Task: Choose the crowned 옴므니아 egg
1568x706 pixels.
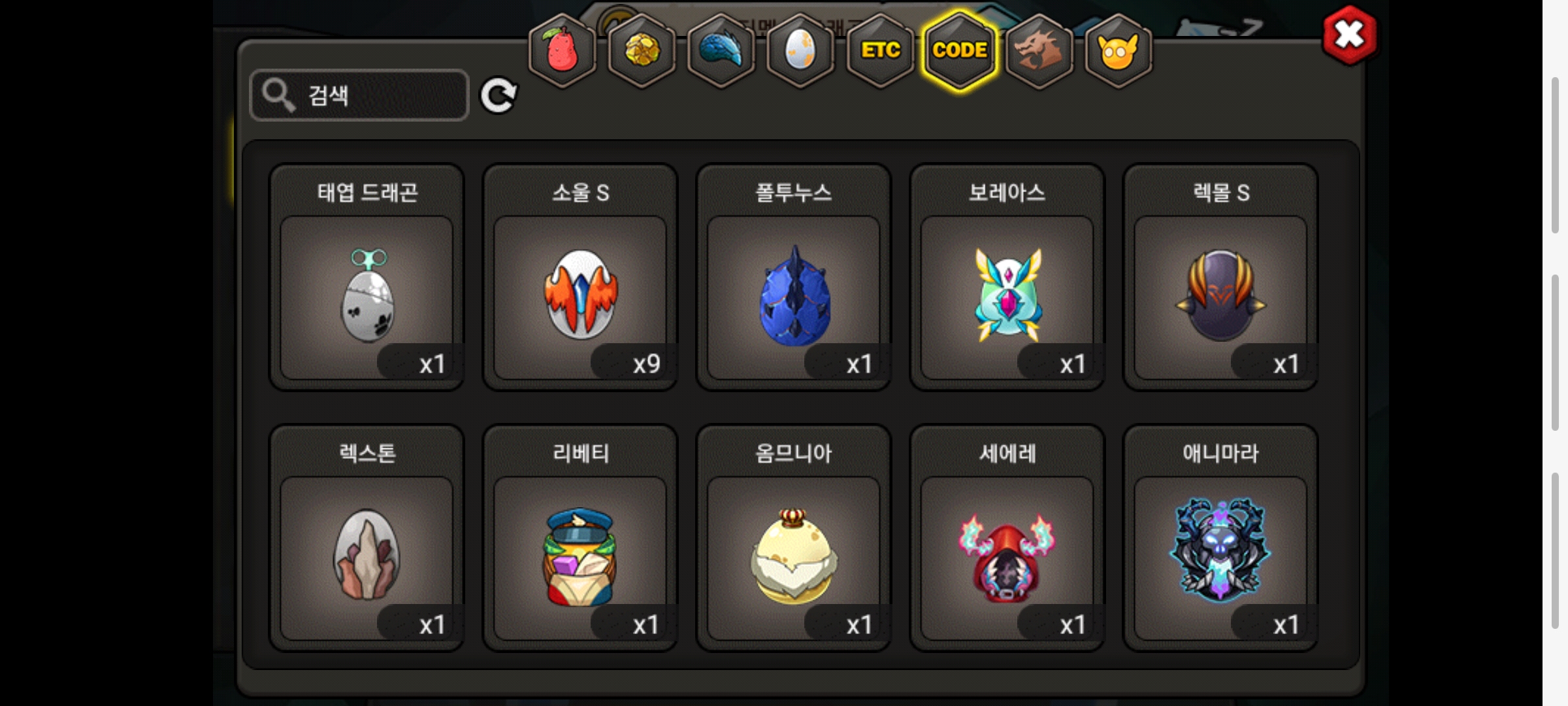Action: (x=794, y=557)
